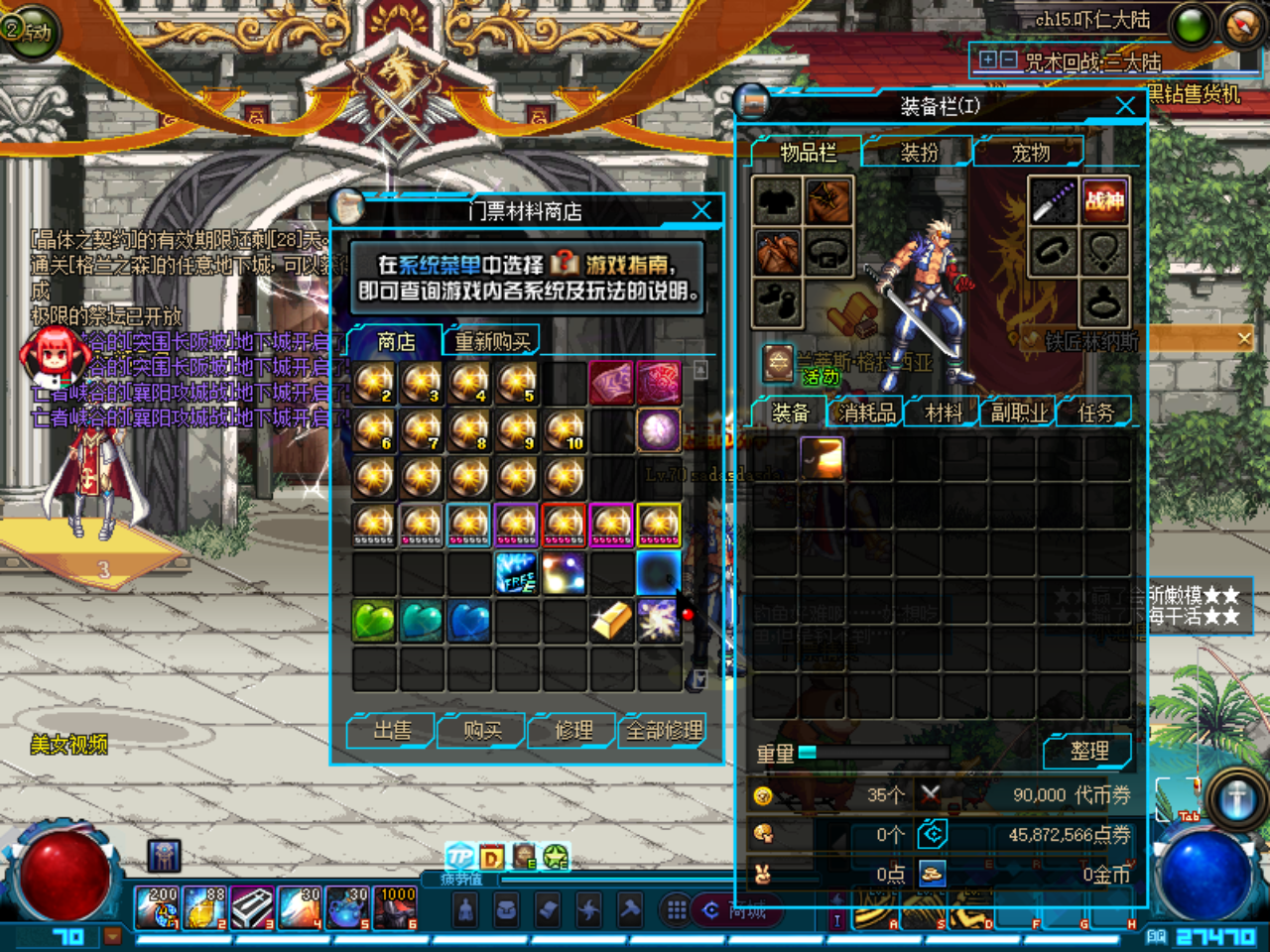Select the 副职业 sub-profession tab
Screen dimensions: 1270x952
pyautogui.click(x=1019, y=413)
